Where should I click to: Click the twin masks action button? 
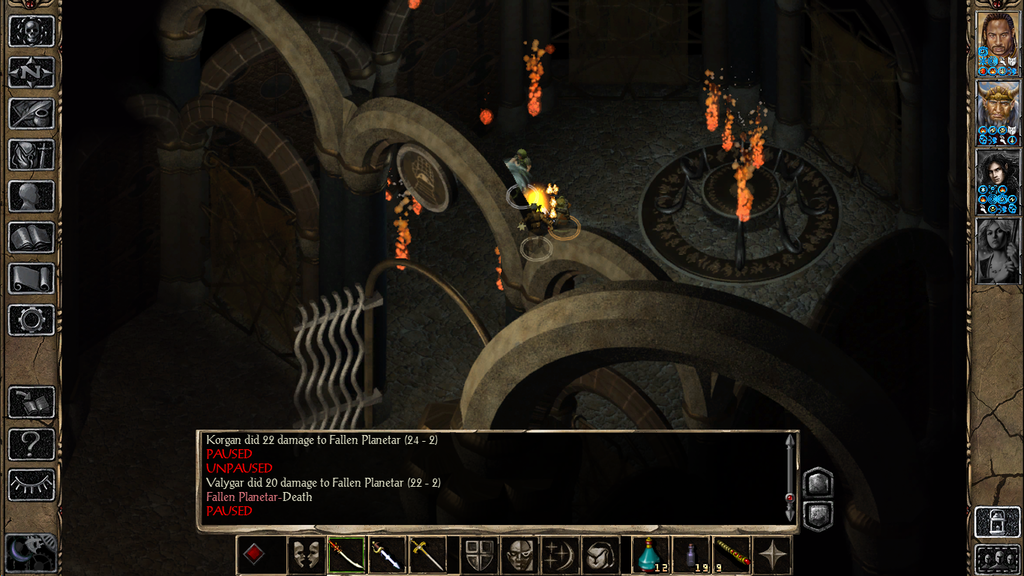[x=306, y=554]
